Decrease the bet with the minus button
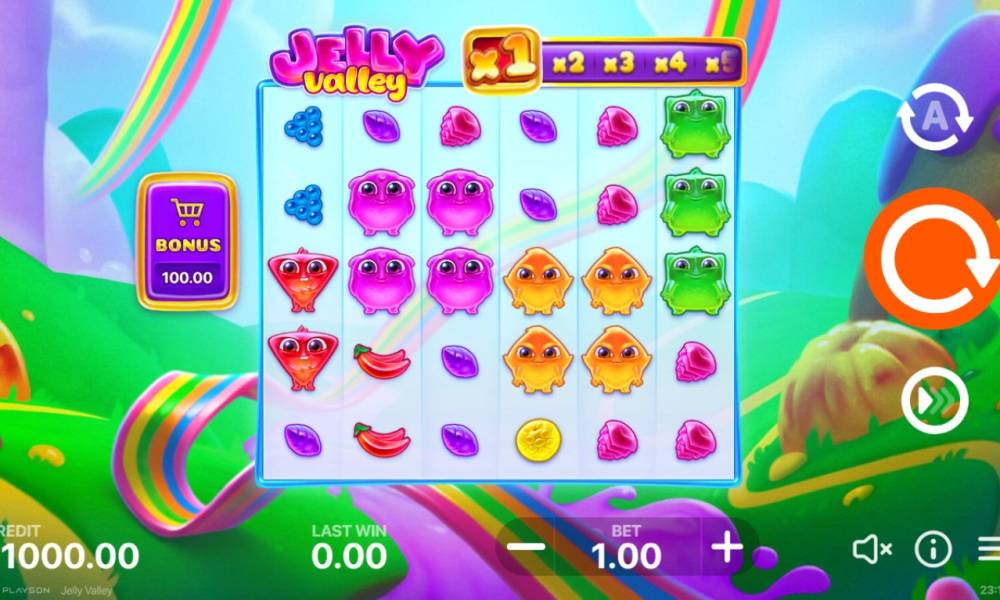The image size is (1000, 600). (x=527, y=547)
